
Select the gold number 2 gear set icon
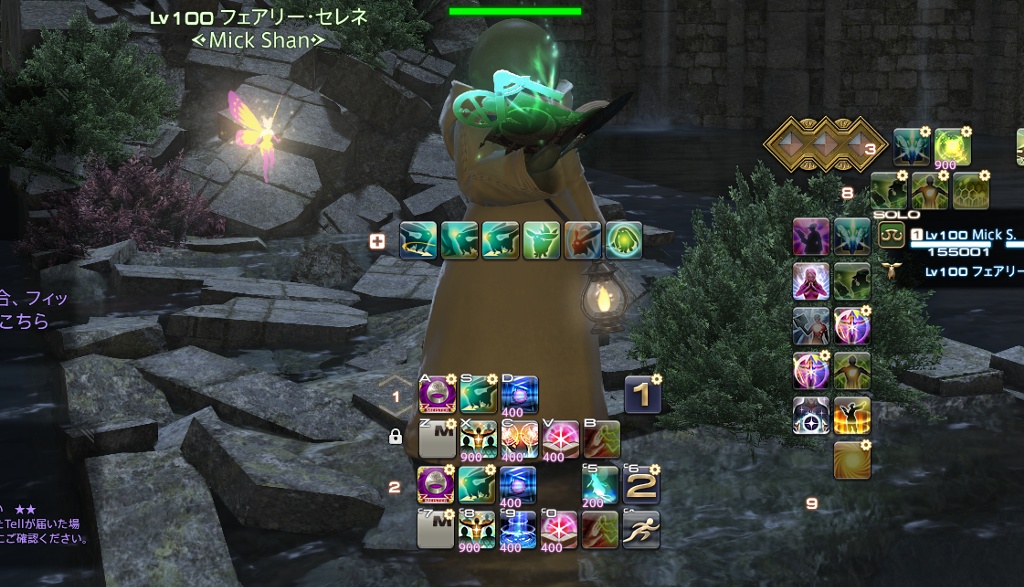(x=641, y=486)
